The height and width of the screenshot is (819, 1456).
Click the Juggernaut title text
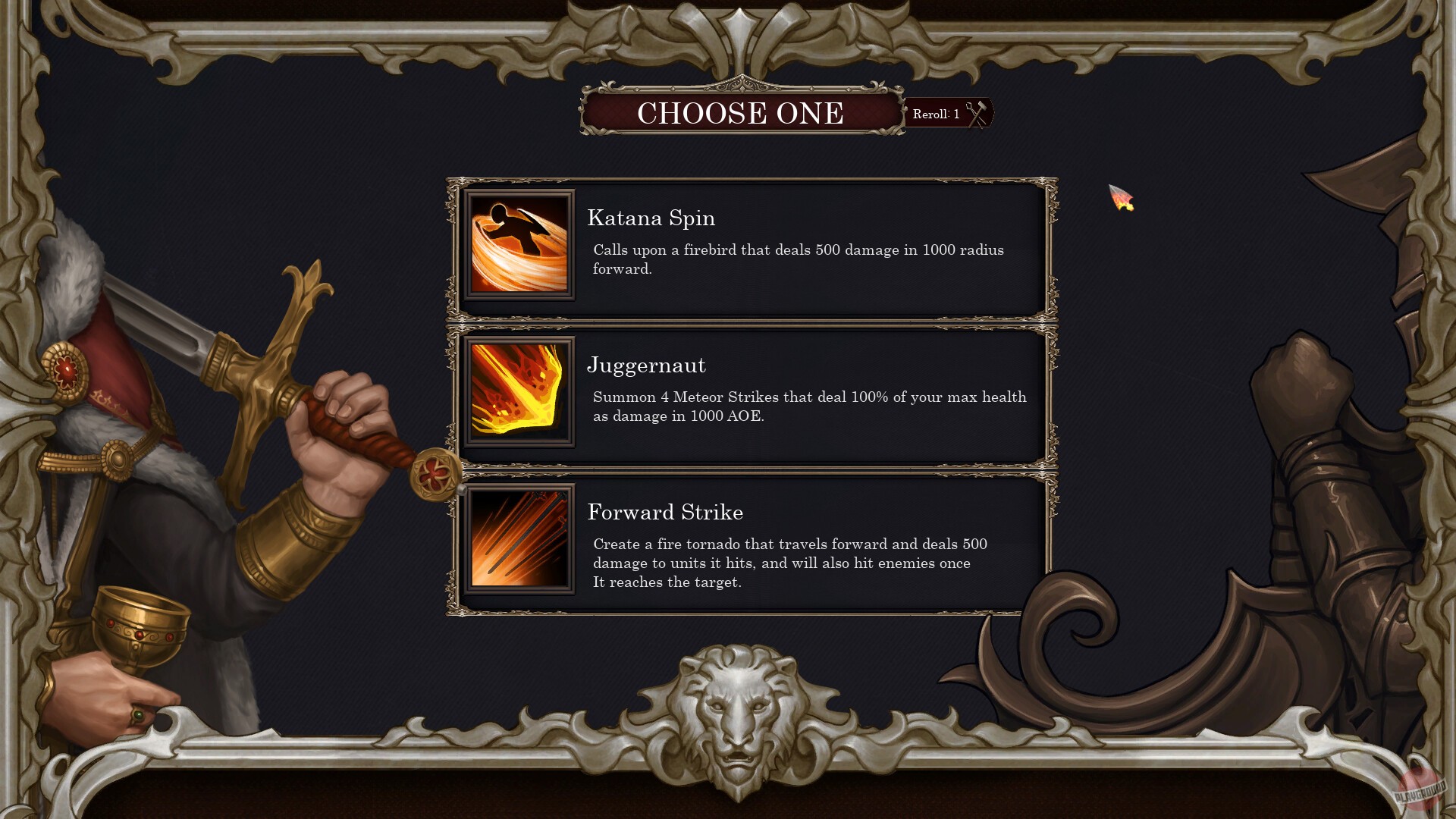coord(646,365)
